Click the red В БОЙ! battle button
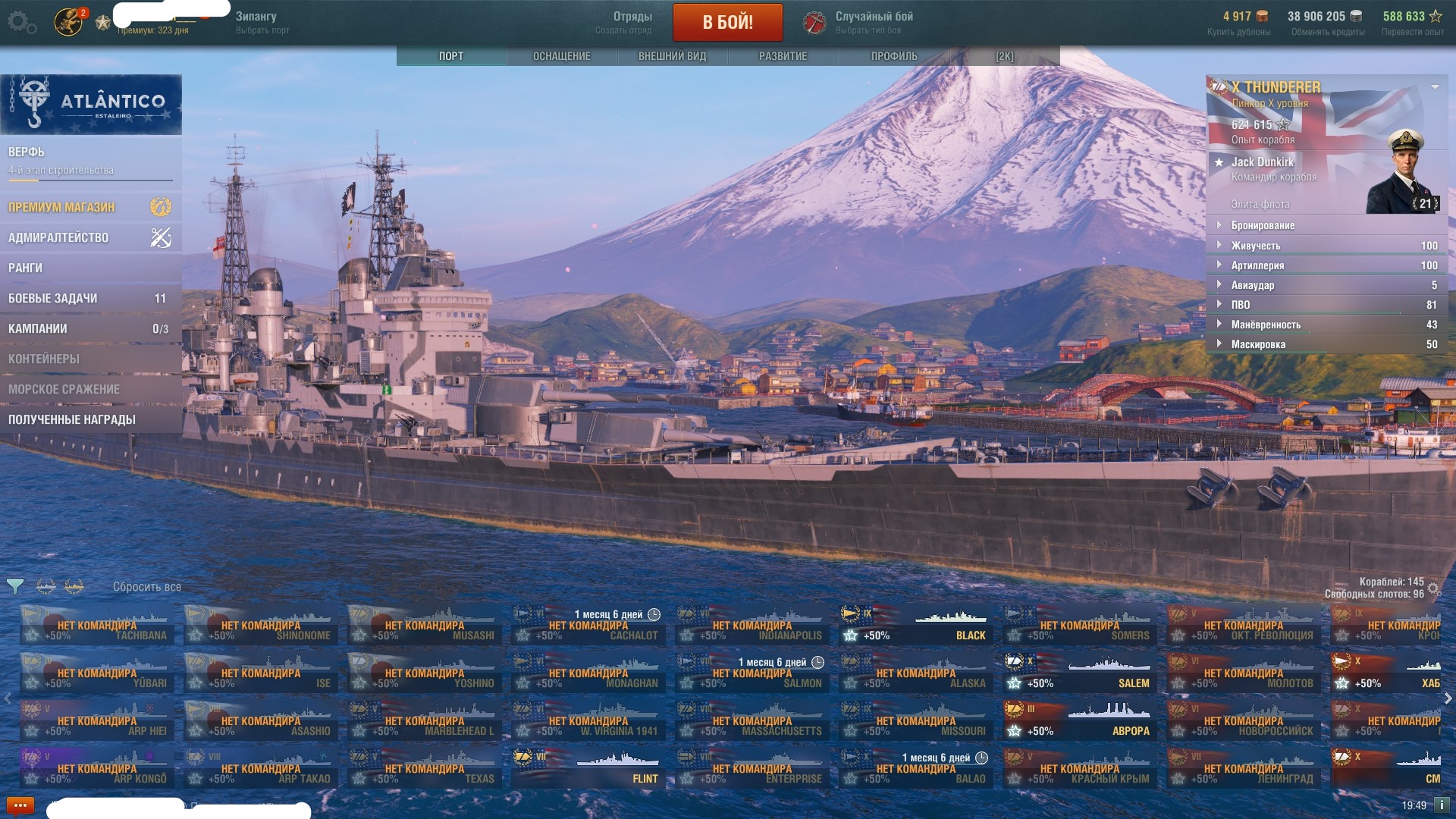Screen dimensions: 1456x819 tap(727, 22)
